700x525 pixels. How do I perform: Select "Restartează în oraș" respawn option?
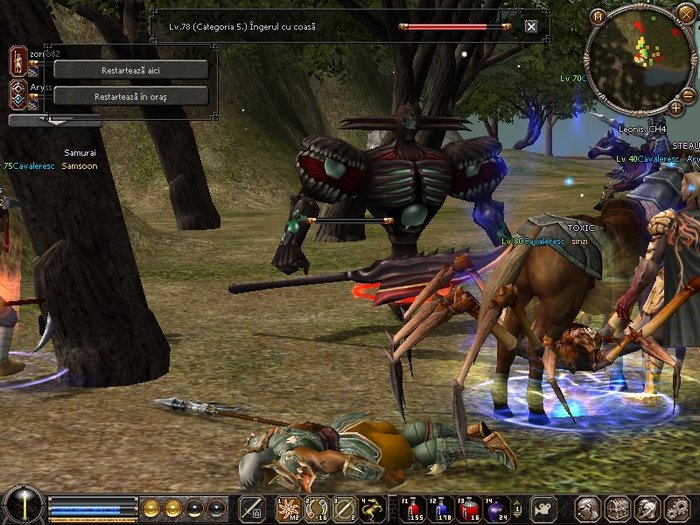[130, 96]
